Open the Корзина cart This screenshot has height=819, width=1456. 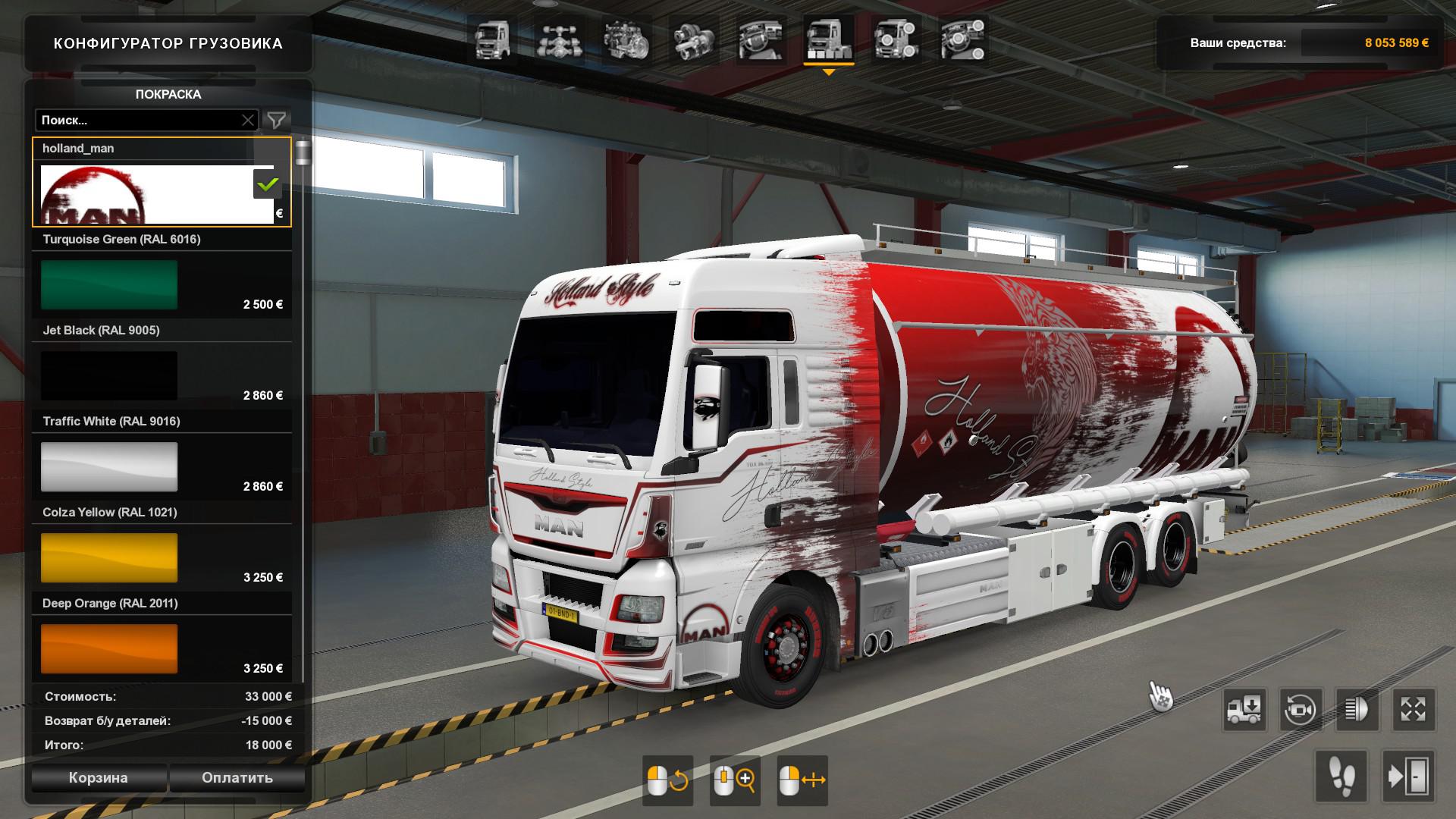tap(99, 778)
